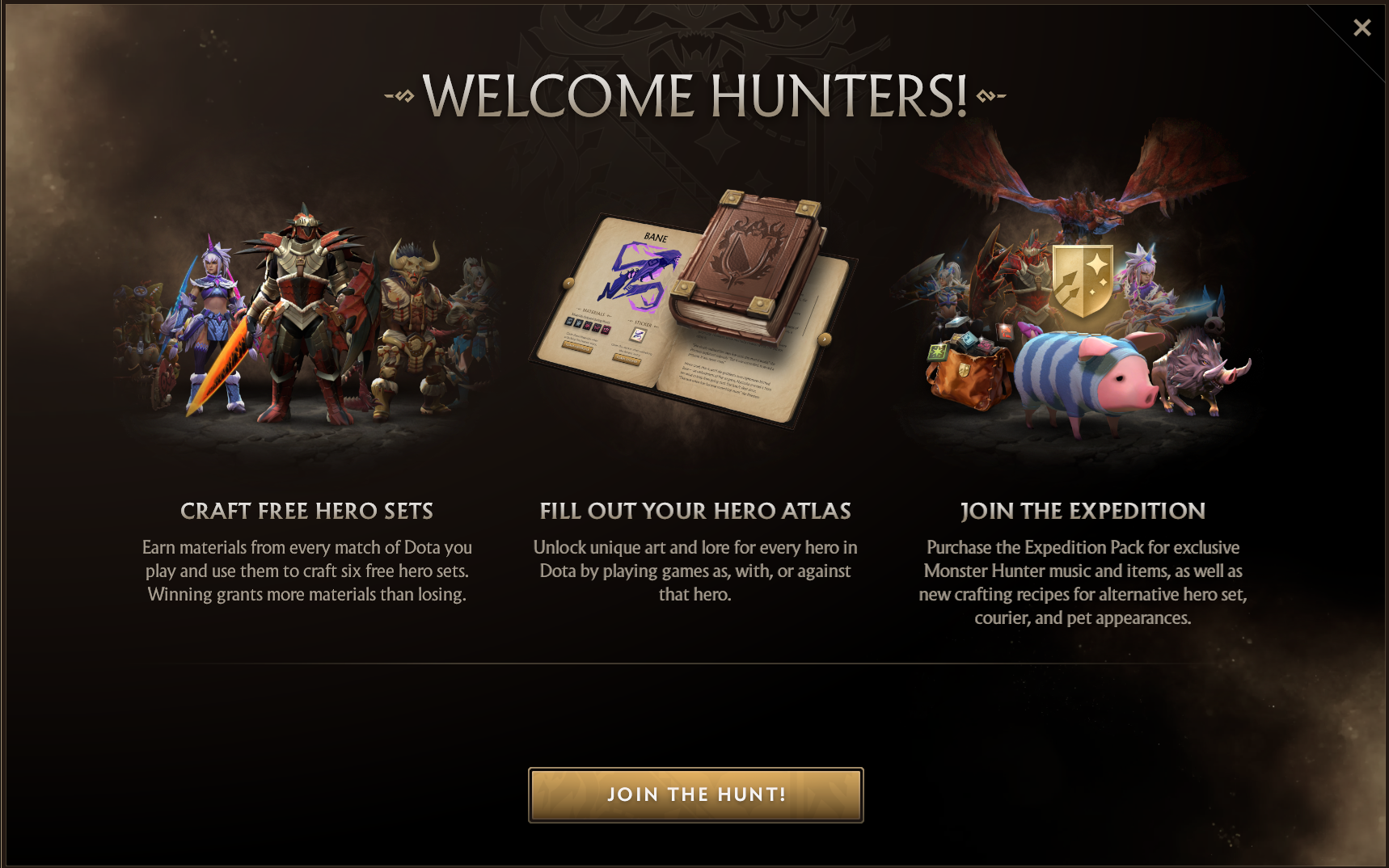Viewport: 1389px width, 868px height.
Task: Close the Welcome Hunters popup
Action: [x=1362, y=28]
